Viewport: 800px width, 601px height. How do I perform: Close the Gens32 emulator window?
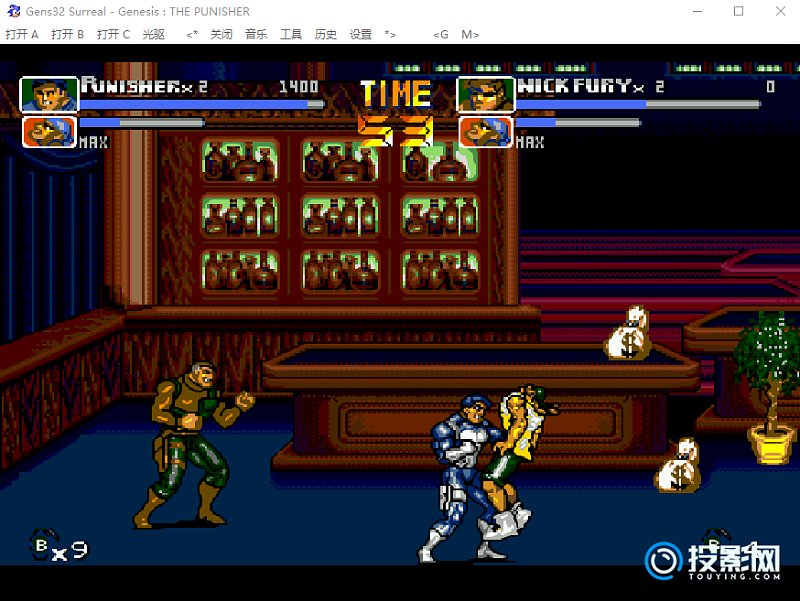click(x=779, y=12)
